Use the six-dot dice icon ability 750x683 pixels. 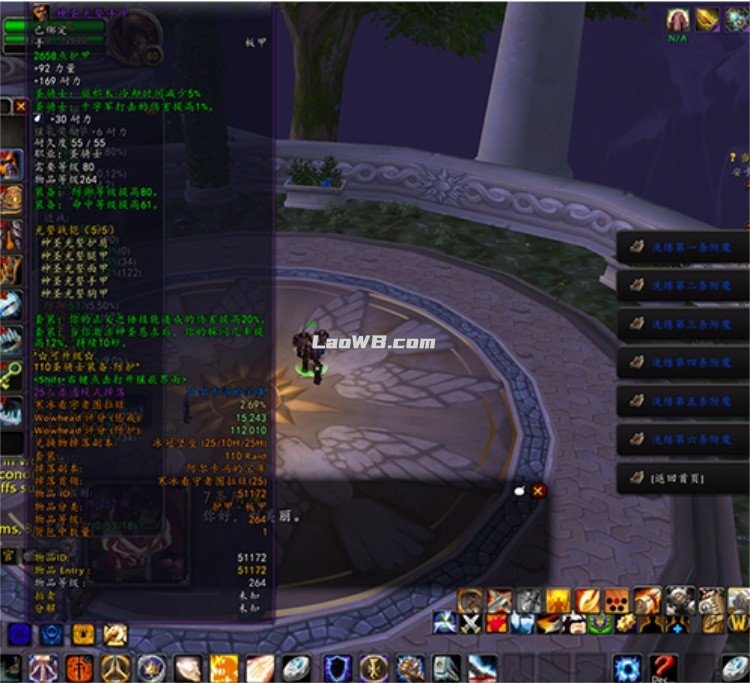pos(616,600)
